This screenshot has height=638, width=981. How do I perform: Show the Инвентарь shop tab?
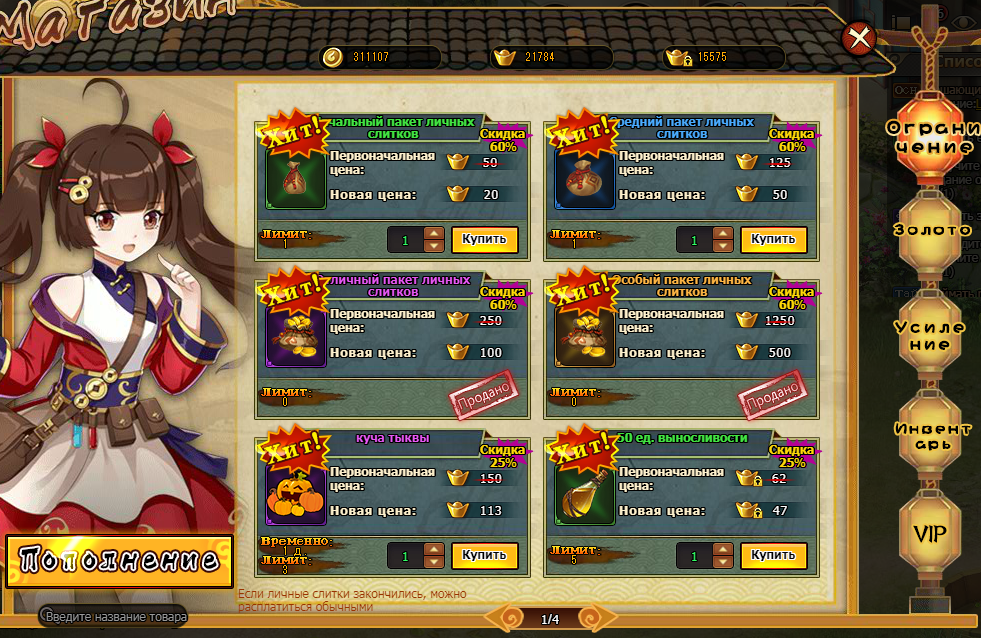pos(932,436)
